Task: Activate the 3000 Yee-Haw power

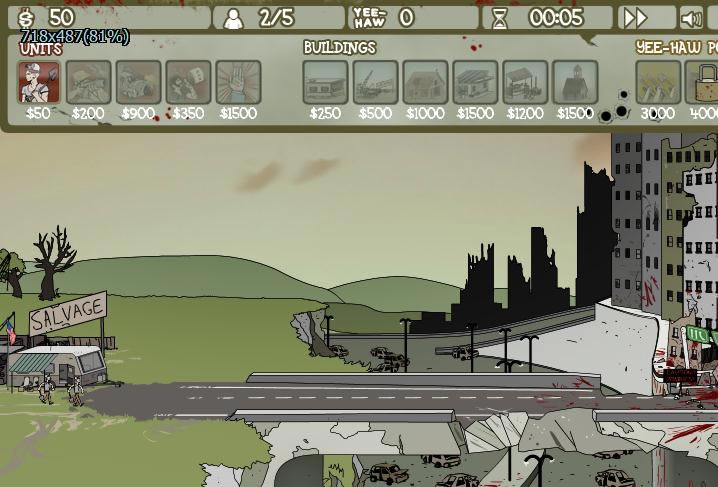Action: pyautogui.click(x=658, y=82)
